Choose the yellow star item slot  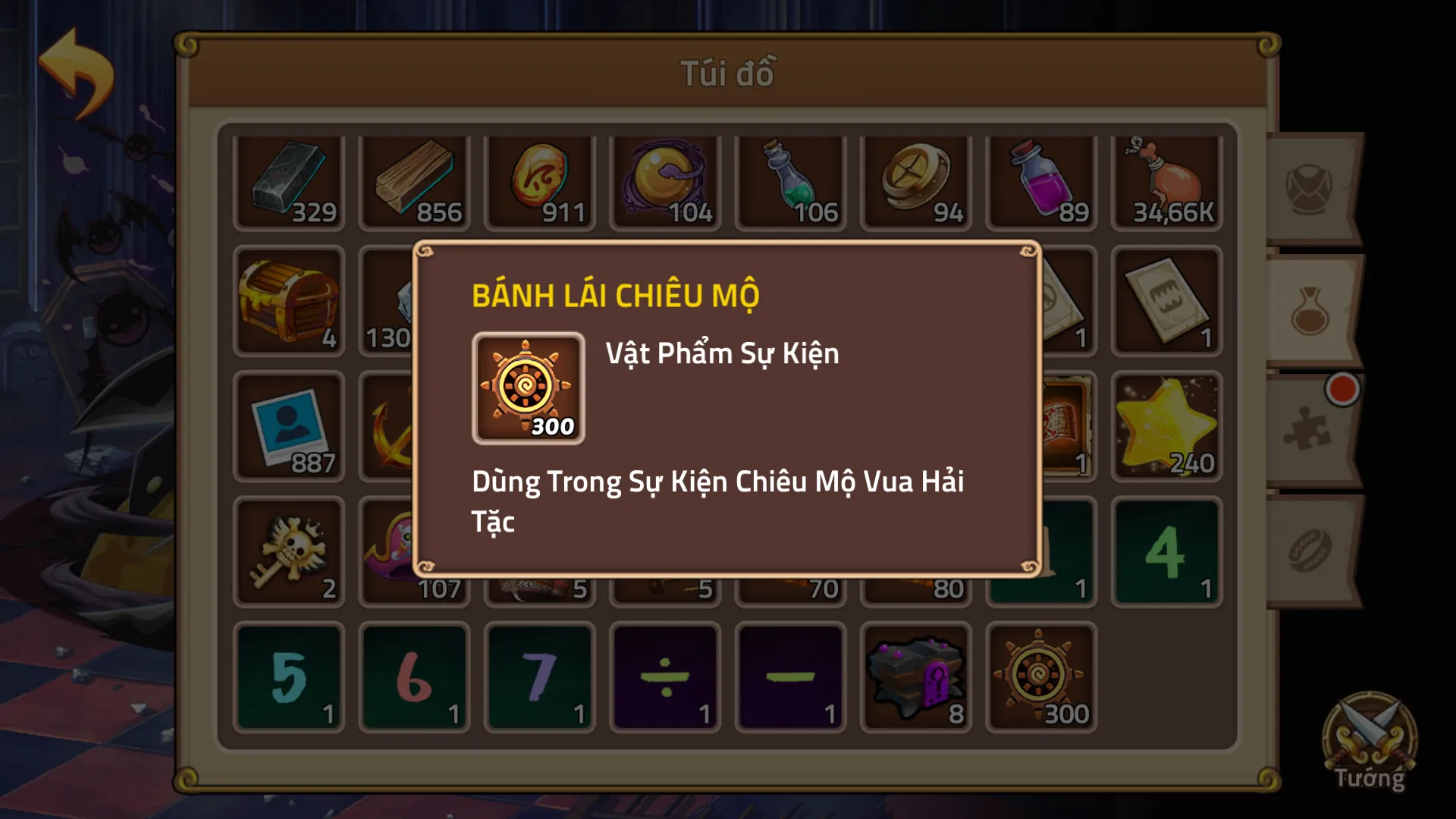1166,426
